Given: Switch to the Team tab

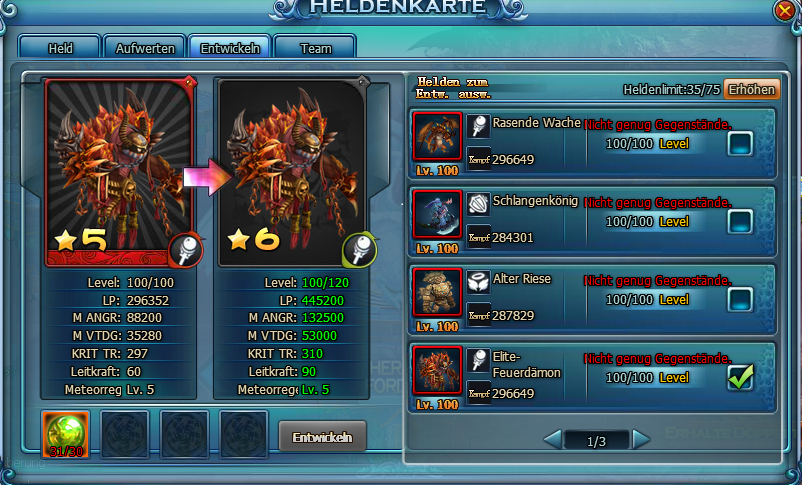Looking at the screenshot, I should [315, 47].
